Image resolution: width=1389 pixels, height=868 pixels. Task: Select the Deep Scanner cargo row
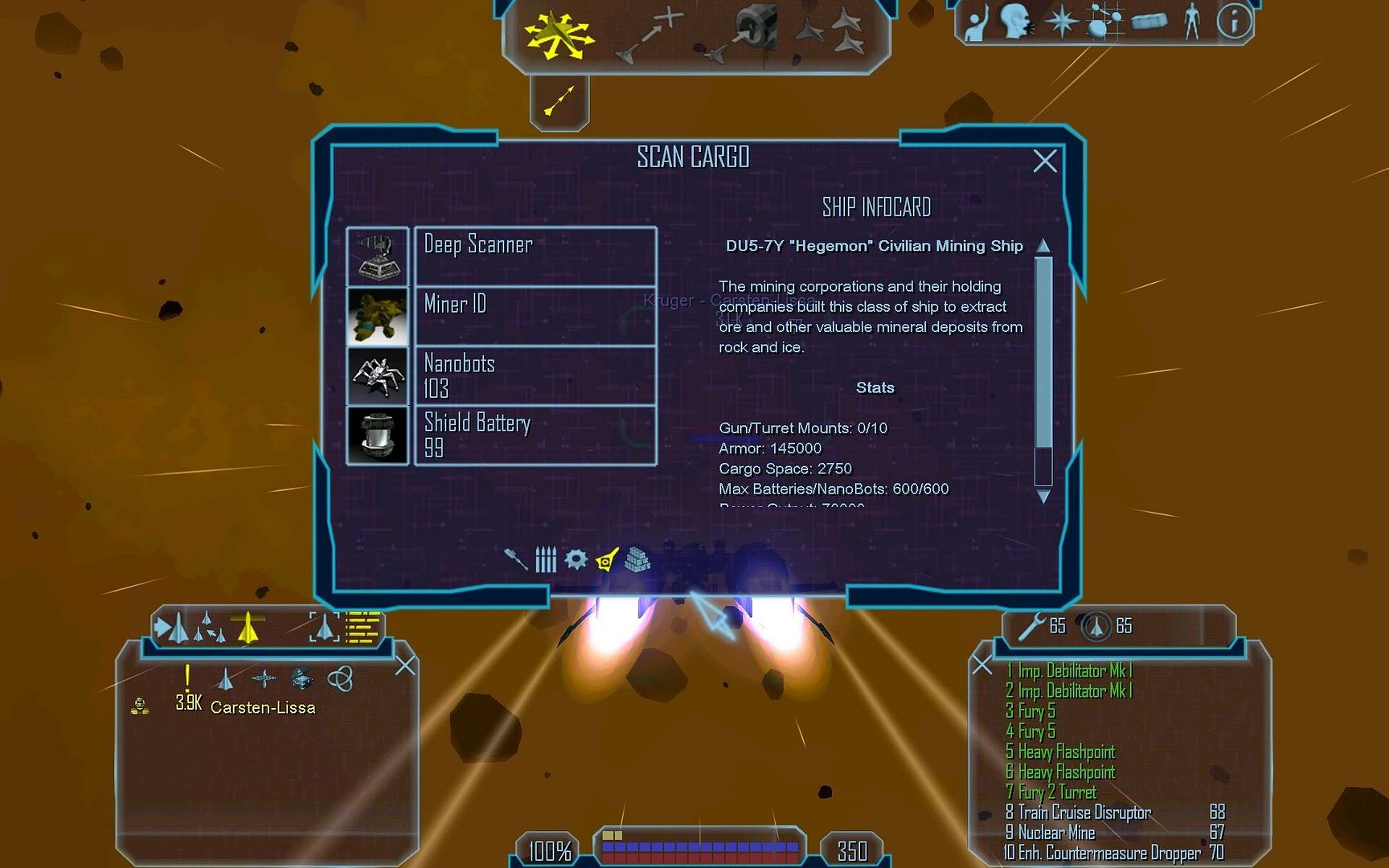[535, 256]
